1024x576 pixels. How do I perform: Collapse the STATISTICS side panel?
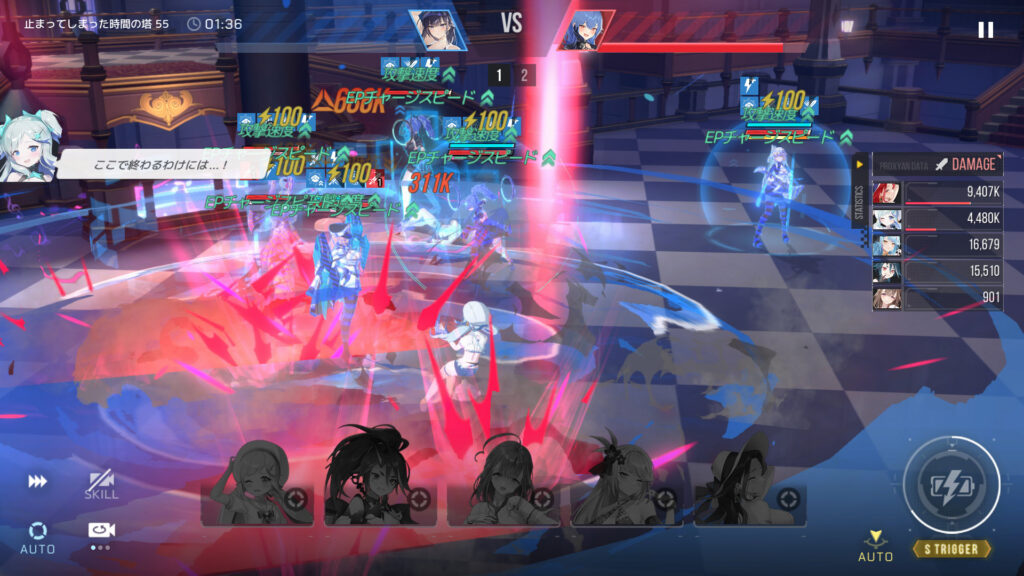pyautogui.click(x=859, y=165)
